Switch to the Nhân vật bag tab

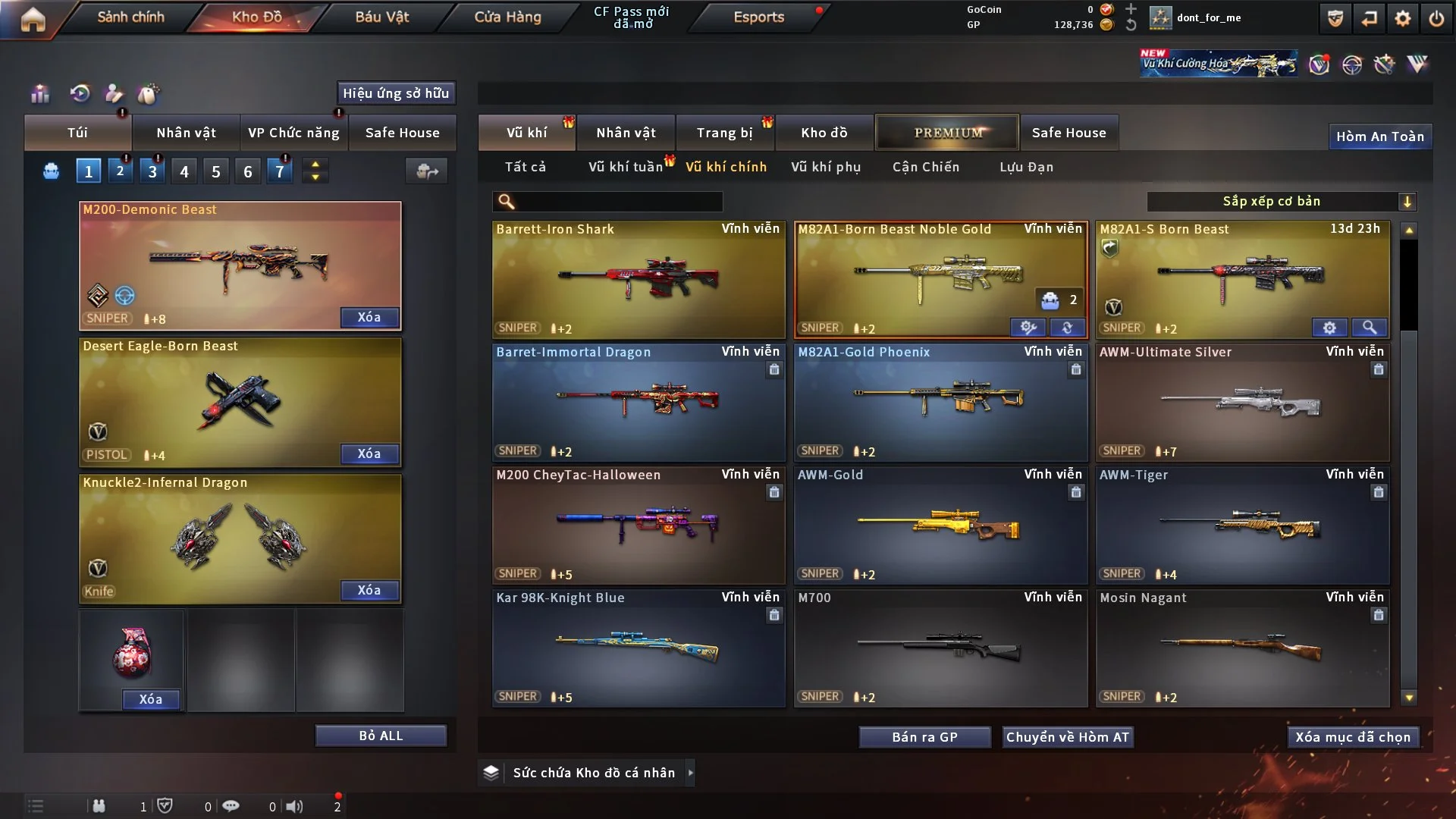[186, 133]
